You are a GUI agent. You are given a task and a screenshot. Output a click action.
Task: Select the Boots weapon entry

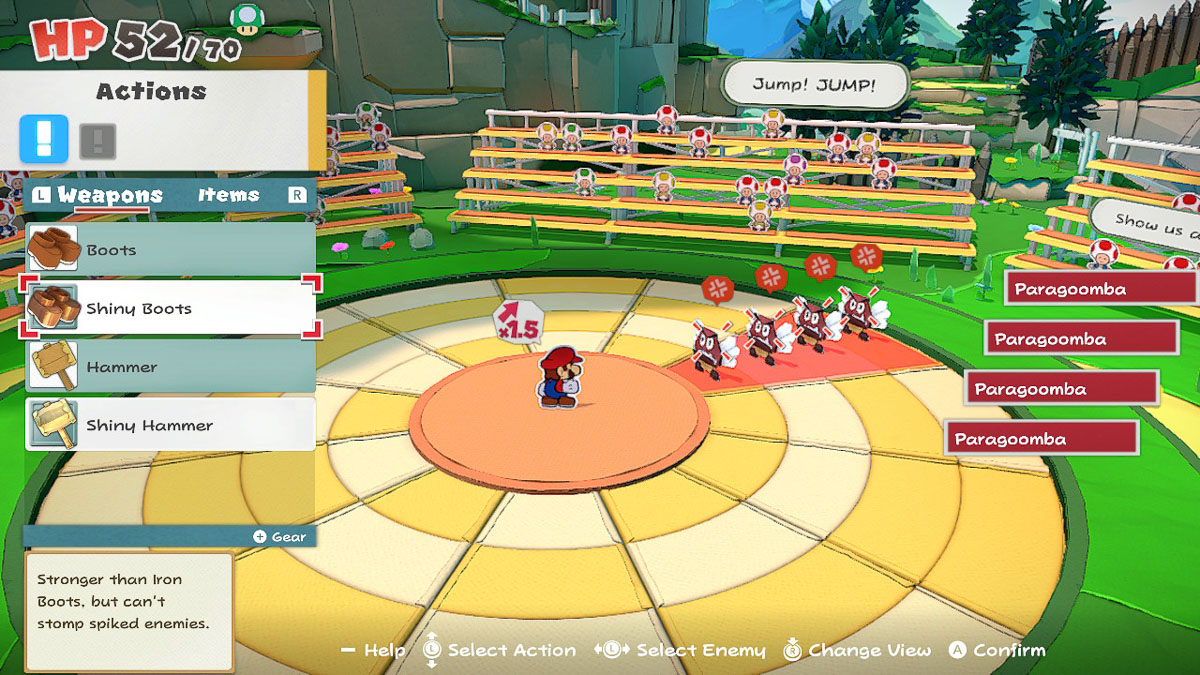[x=170, y=250]
